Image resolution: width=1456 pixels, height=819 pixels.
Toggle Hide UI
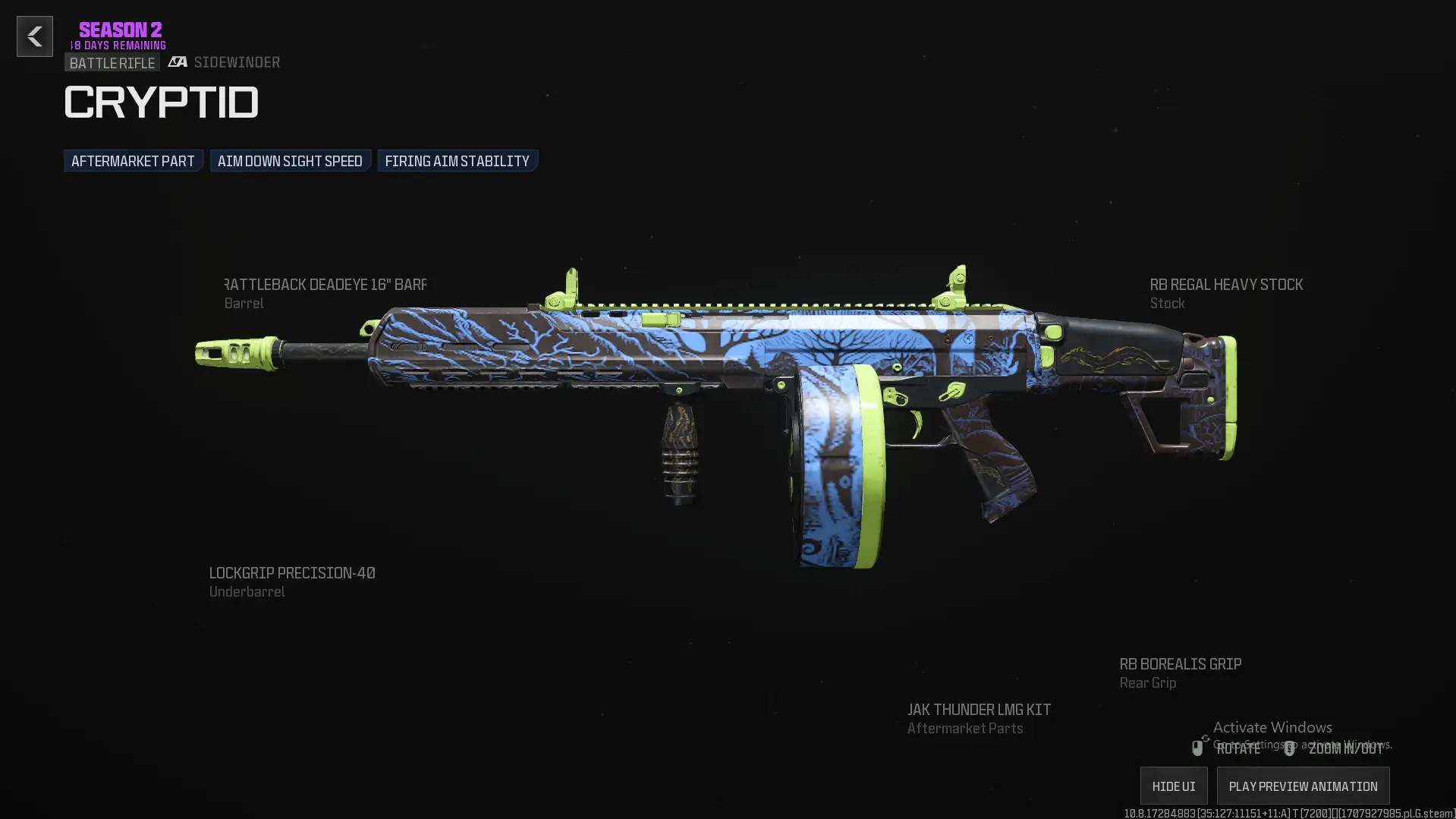1172,786
